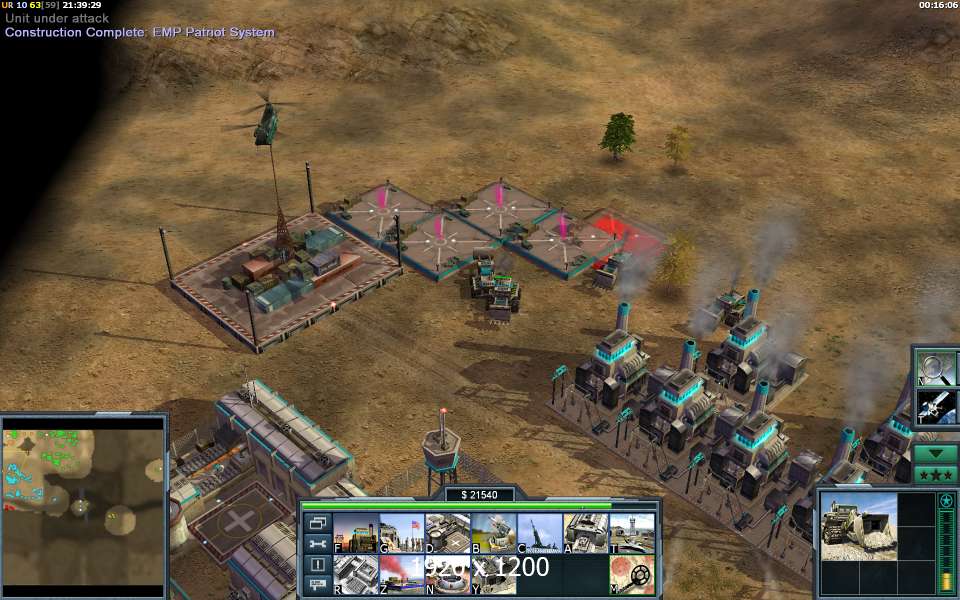
Task: Click the white building icon marked R
Action: point(355,574)
